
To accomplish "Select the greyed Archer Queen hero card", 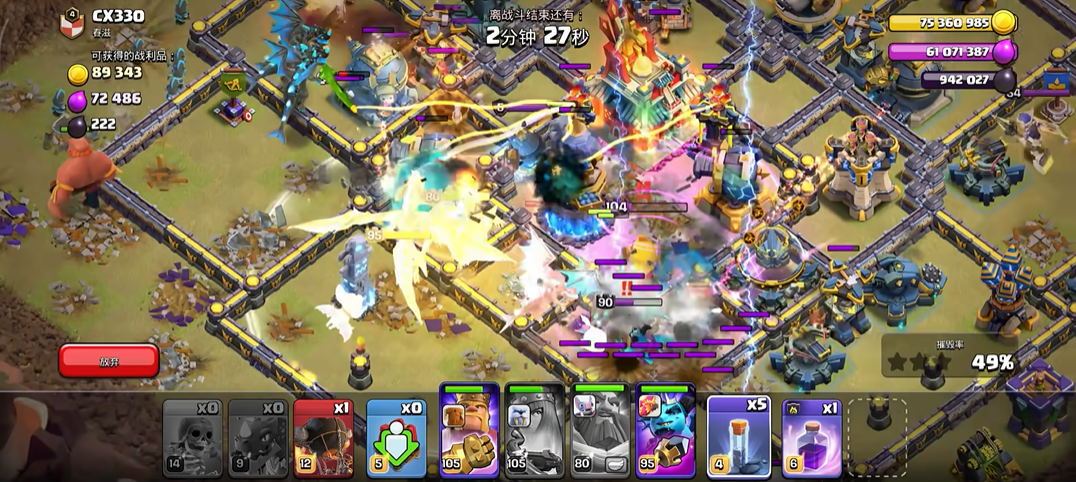I will click(535, 431).
